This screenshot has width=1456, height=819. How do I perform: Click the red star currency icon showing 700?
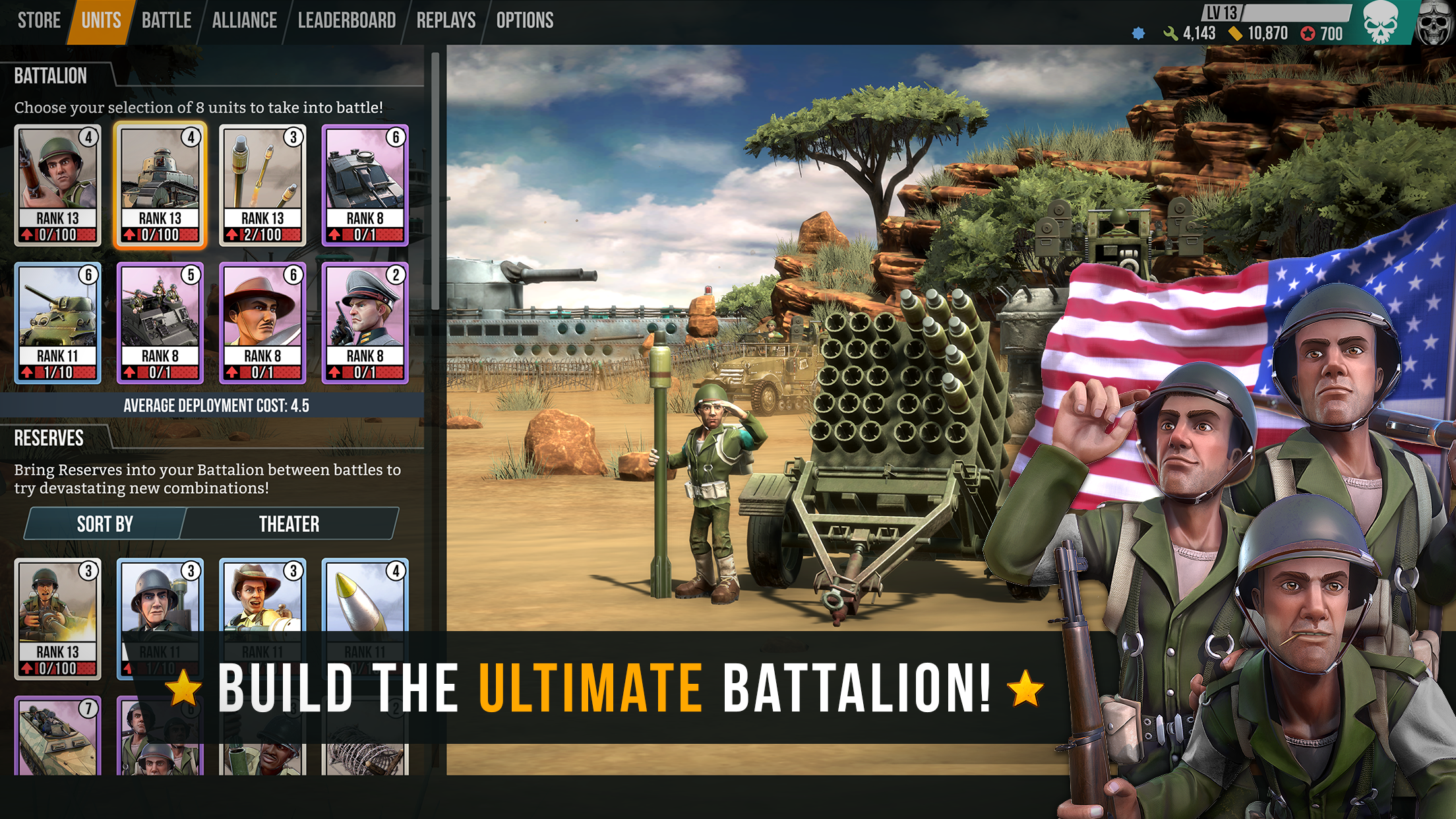[x=1308, y=32]
